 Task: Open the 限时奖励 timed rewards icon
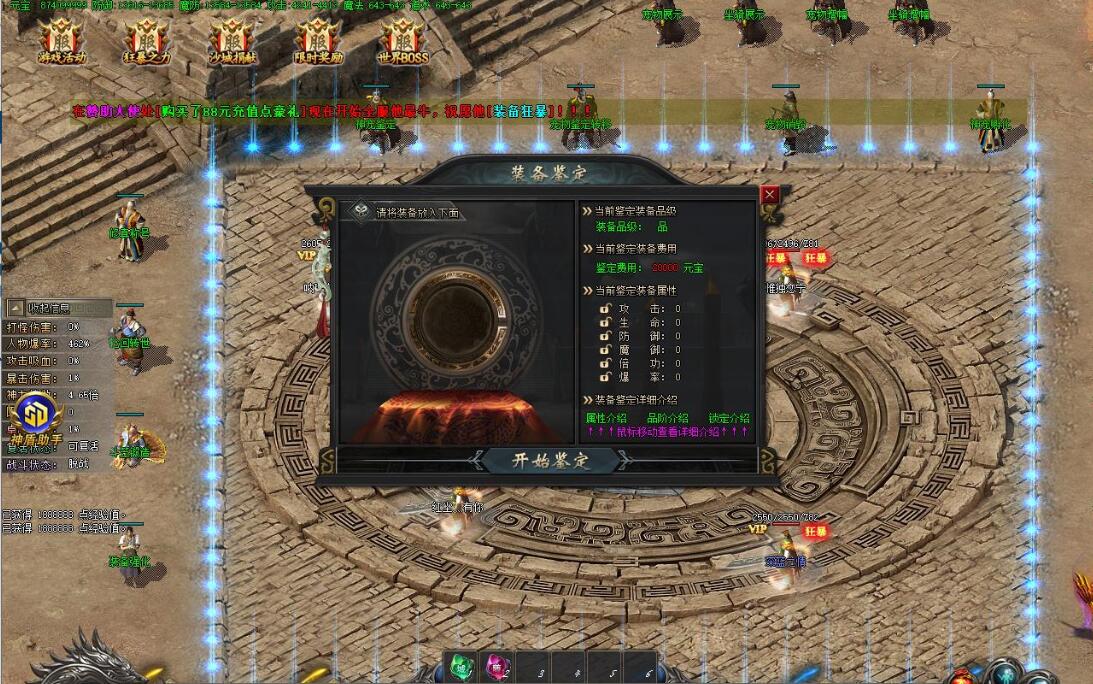pos(317,40)
